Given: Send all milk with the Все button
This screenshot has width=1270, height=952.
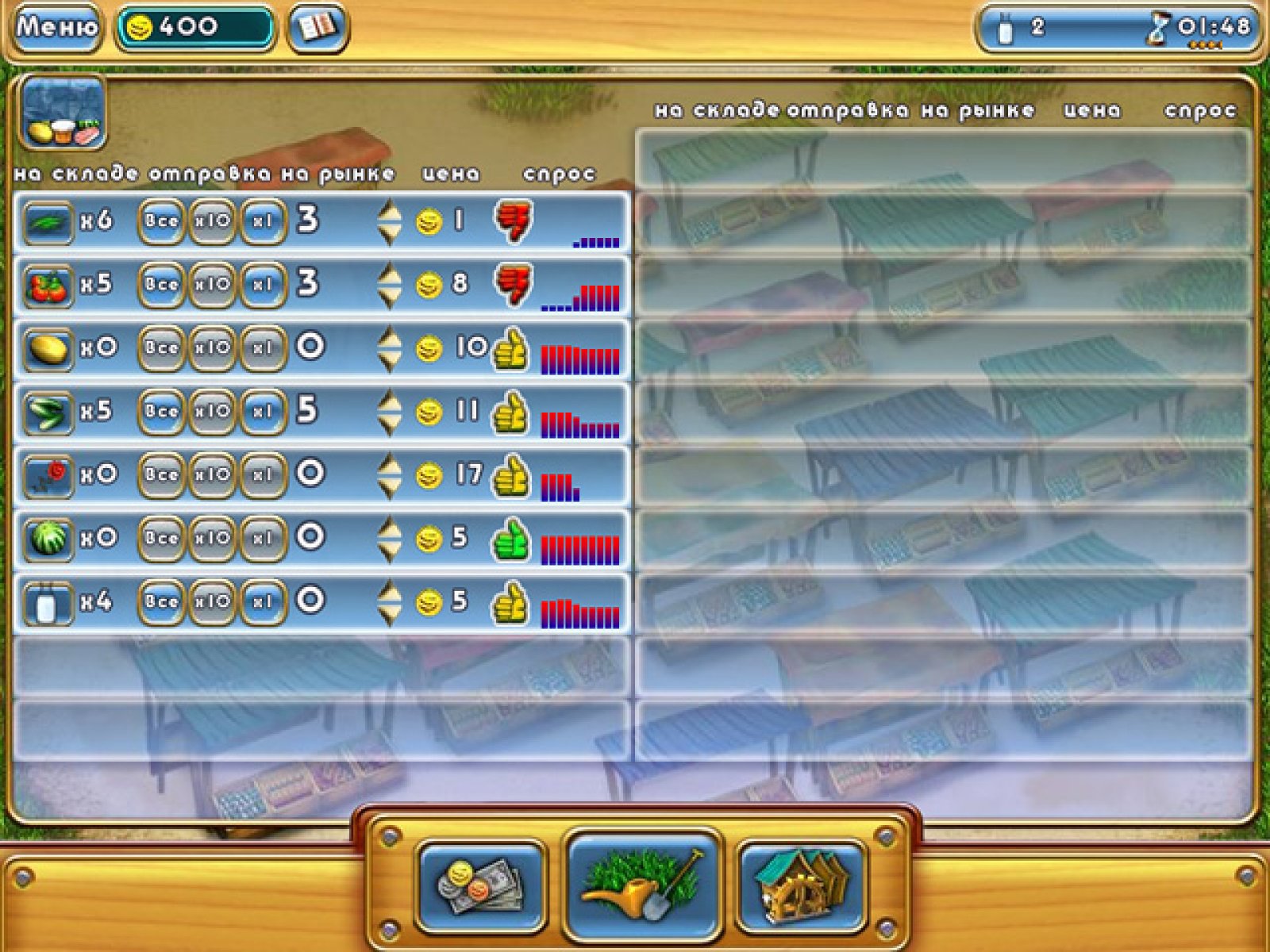Looking at the screenshot, I should (161, 602).
